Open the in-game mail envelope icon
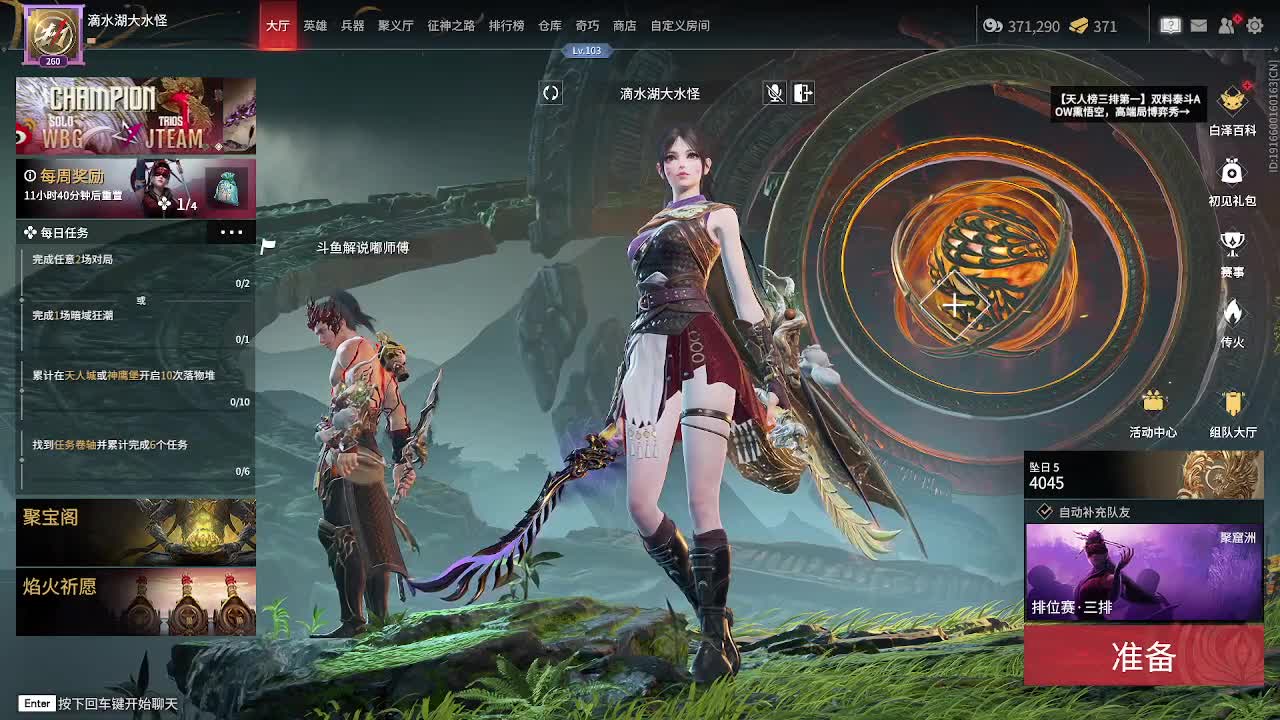 (x=1199, y=26)
